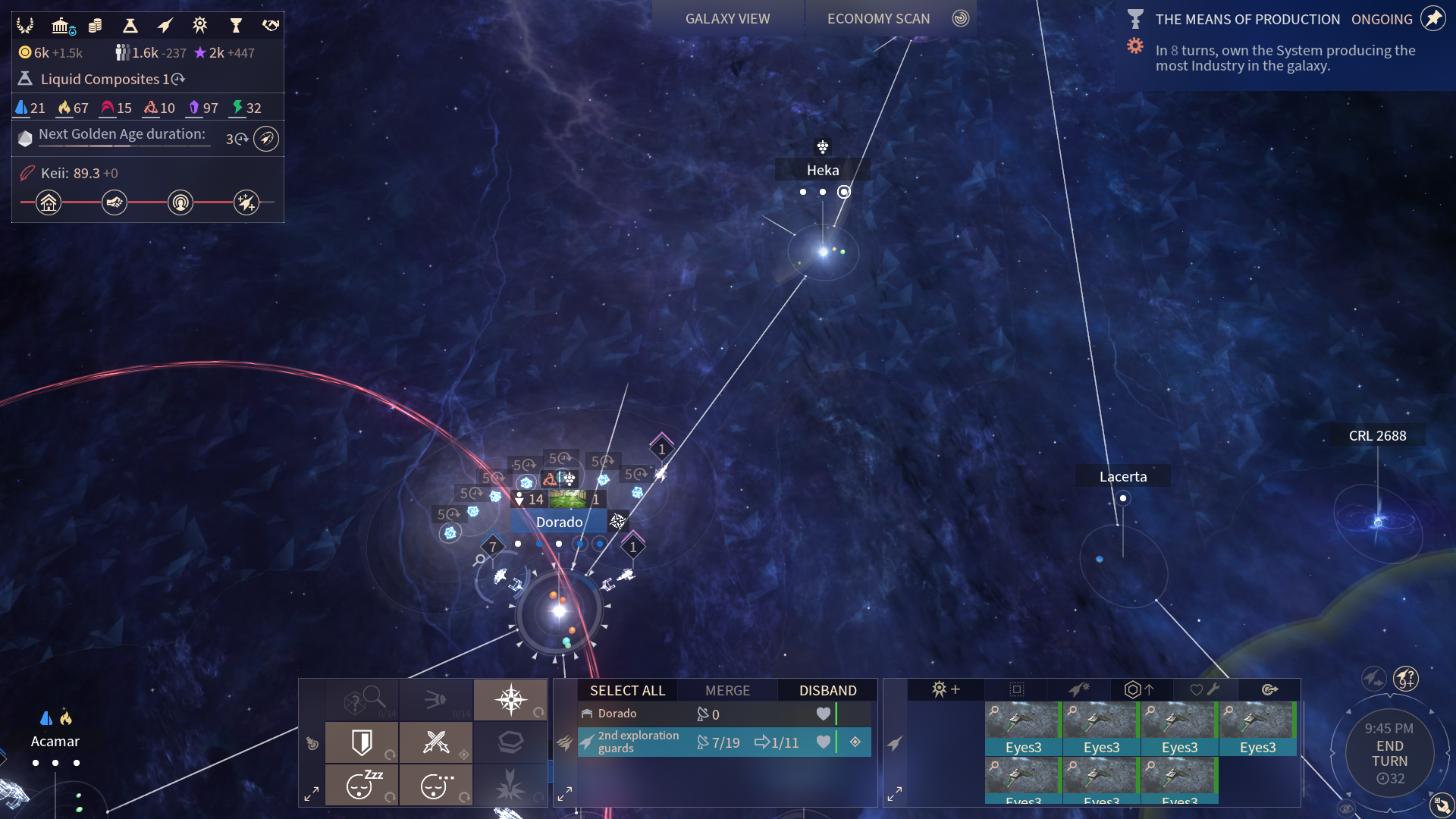Select the Heka system label
1456x819 pixels.
[822, 170]
